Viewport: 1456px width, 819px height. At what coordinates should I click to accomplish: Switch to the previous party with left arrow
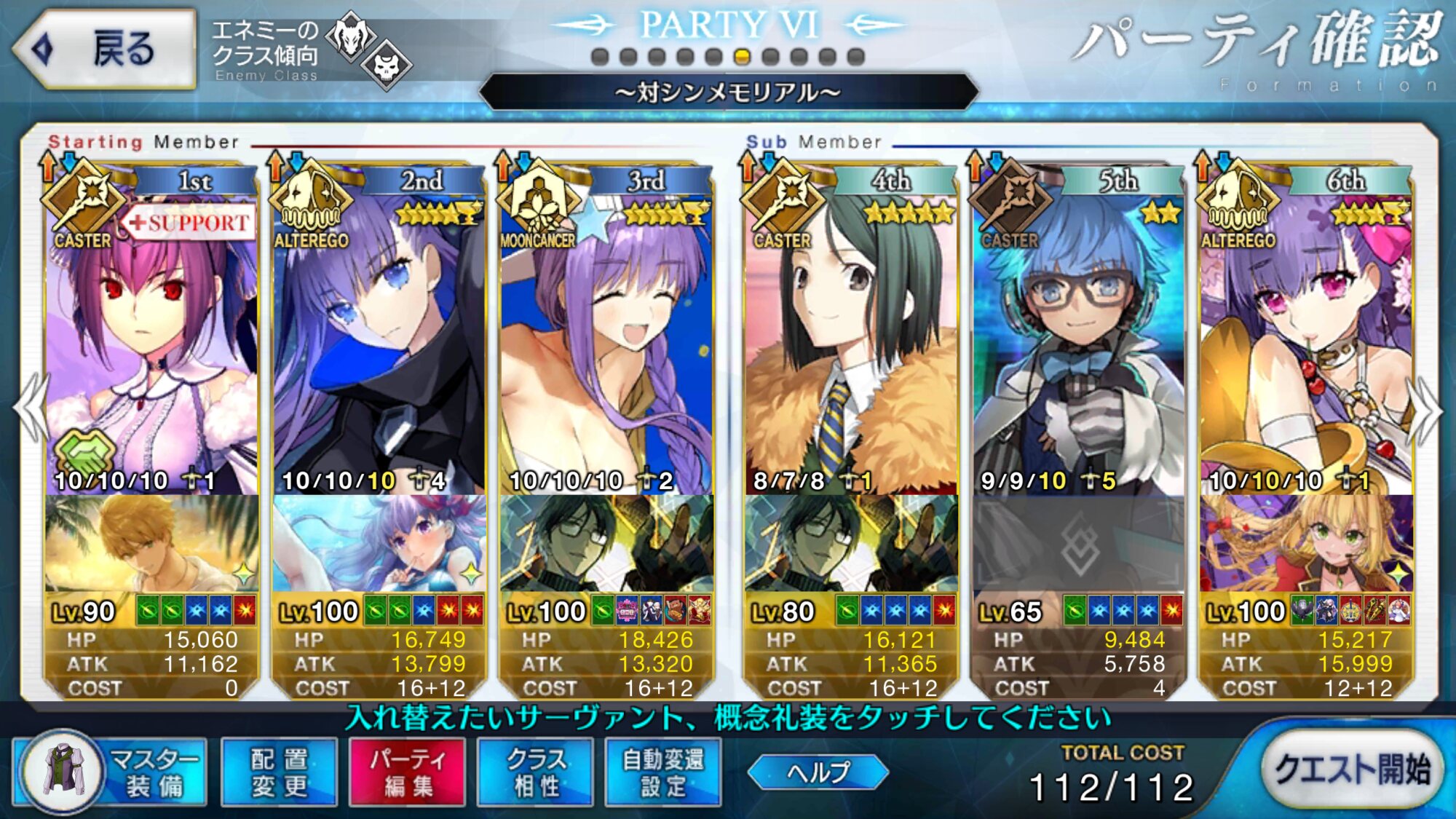point(31,411)
